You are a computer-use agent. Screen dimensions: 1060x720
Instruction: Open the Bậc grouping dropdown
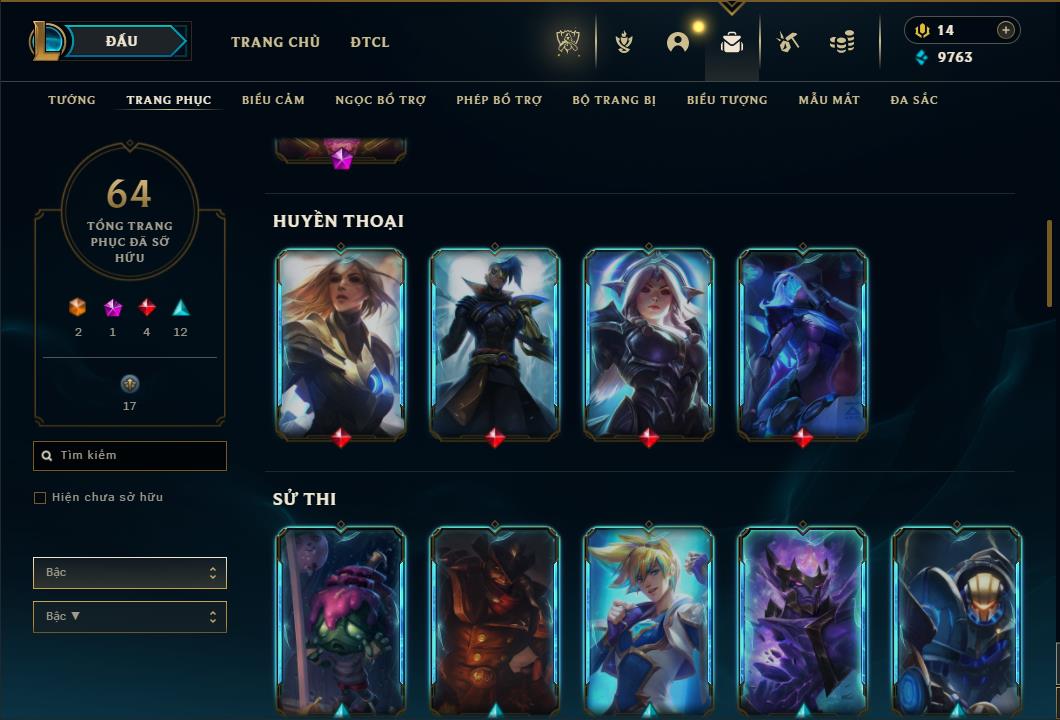click(x=130, y=573)
